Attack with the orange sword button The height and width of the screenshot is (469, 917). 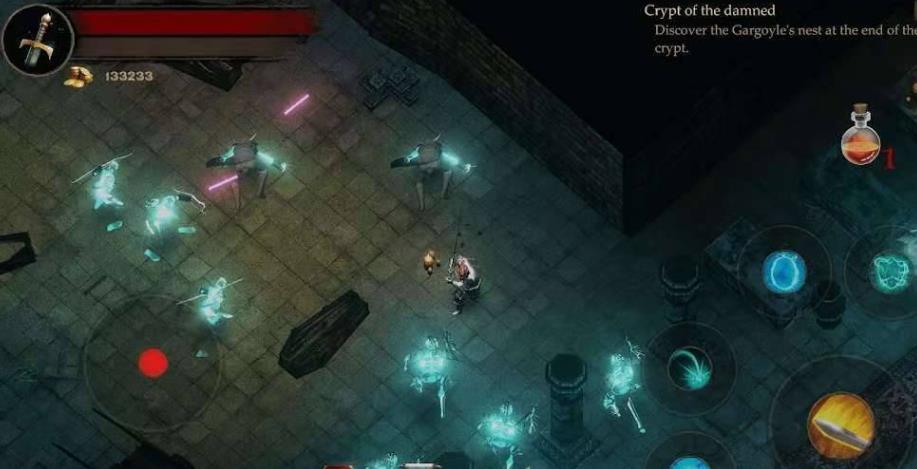click(x=841, y=423)
